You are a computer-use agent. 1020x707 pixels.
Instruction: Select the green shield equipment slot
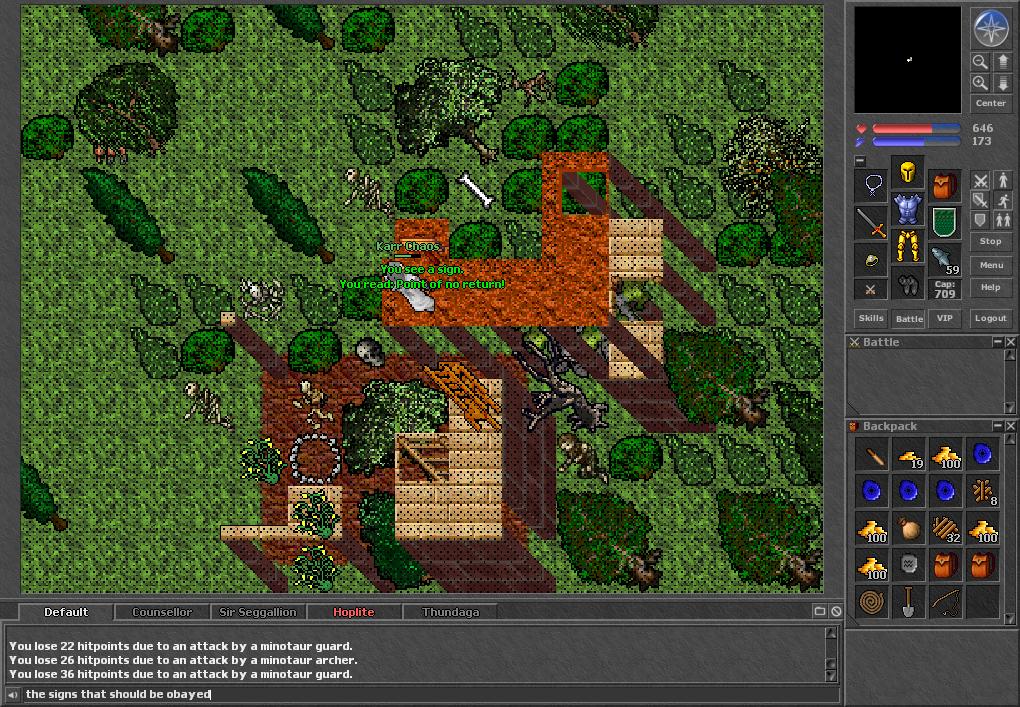[x=944, y=222]
